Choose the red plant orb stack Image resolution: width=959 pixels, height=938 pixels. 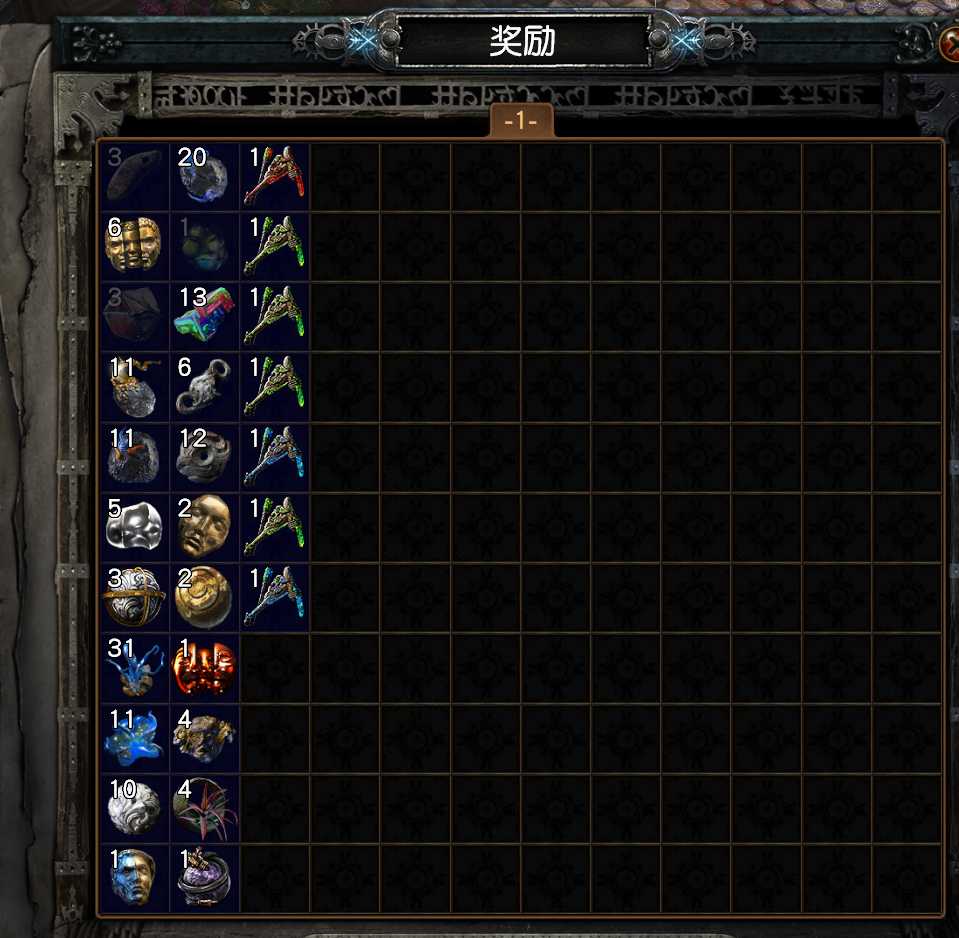(x=204, y=807)
